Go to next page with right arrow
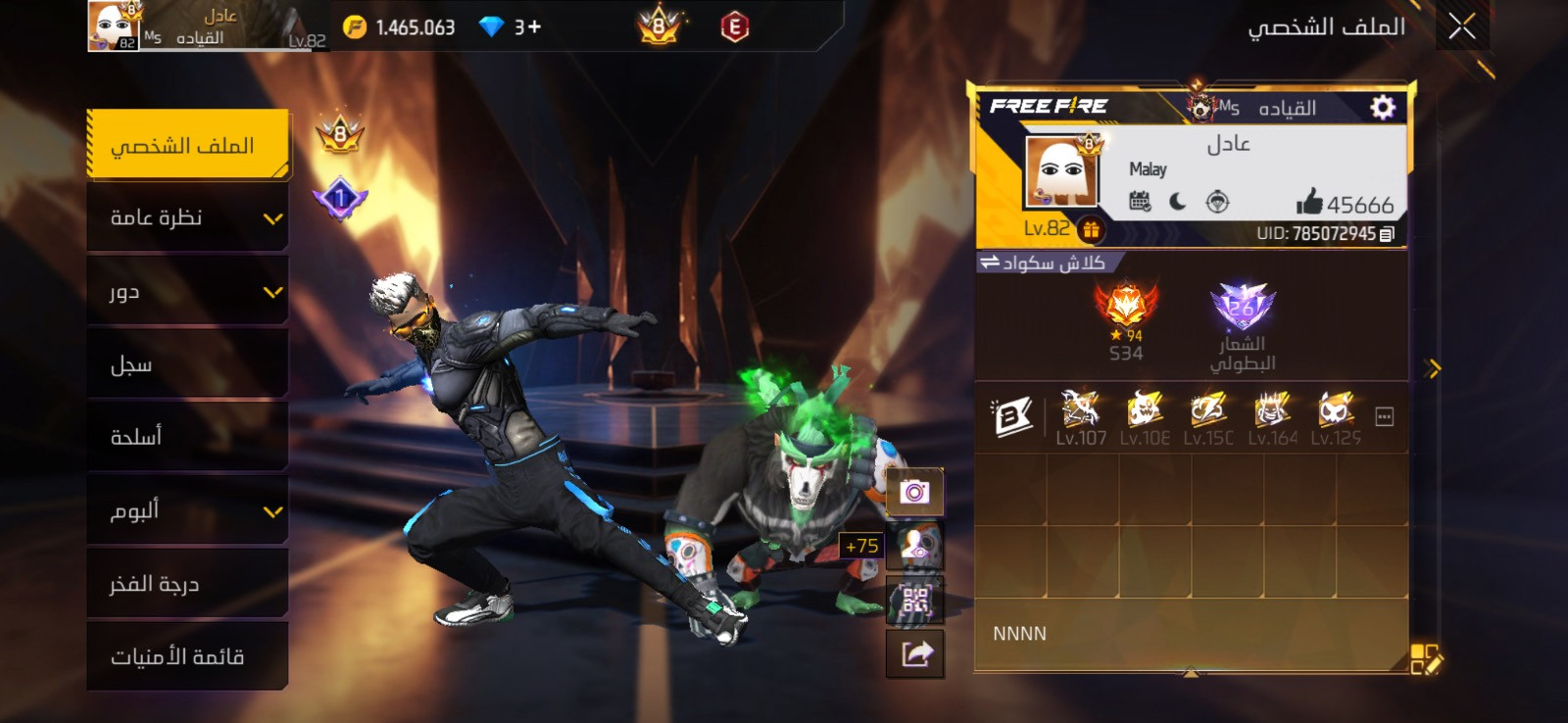This screenshot has width=1568, height=723. [x=1434, y=368]
